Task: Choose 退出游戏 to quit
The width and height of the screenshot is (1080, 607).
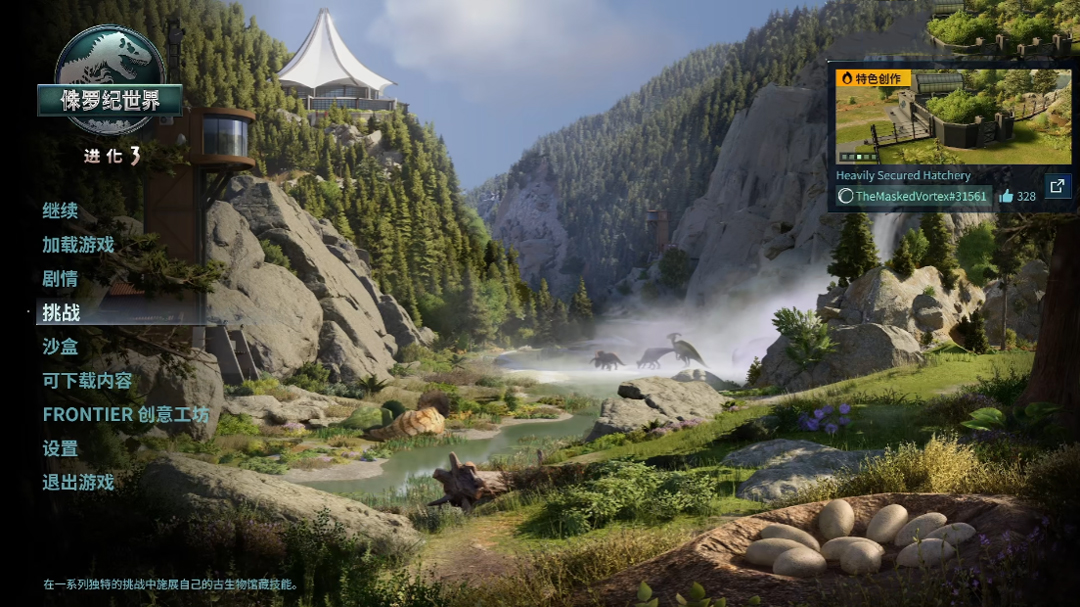Action: [78, 483]
